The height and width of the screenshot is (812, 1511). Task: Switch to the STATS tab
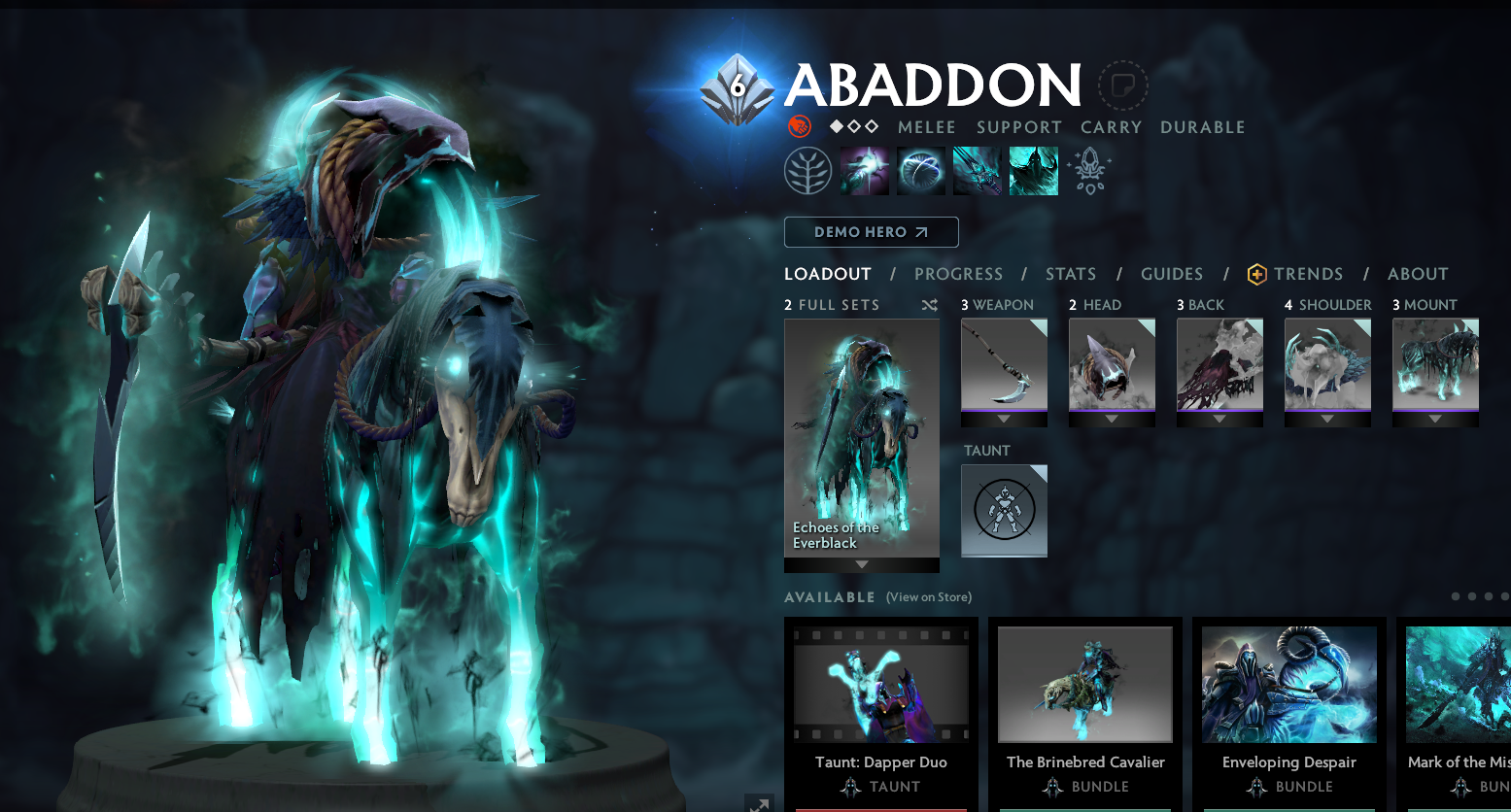[1070, 274]
